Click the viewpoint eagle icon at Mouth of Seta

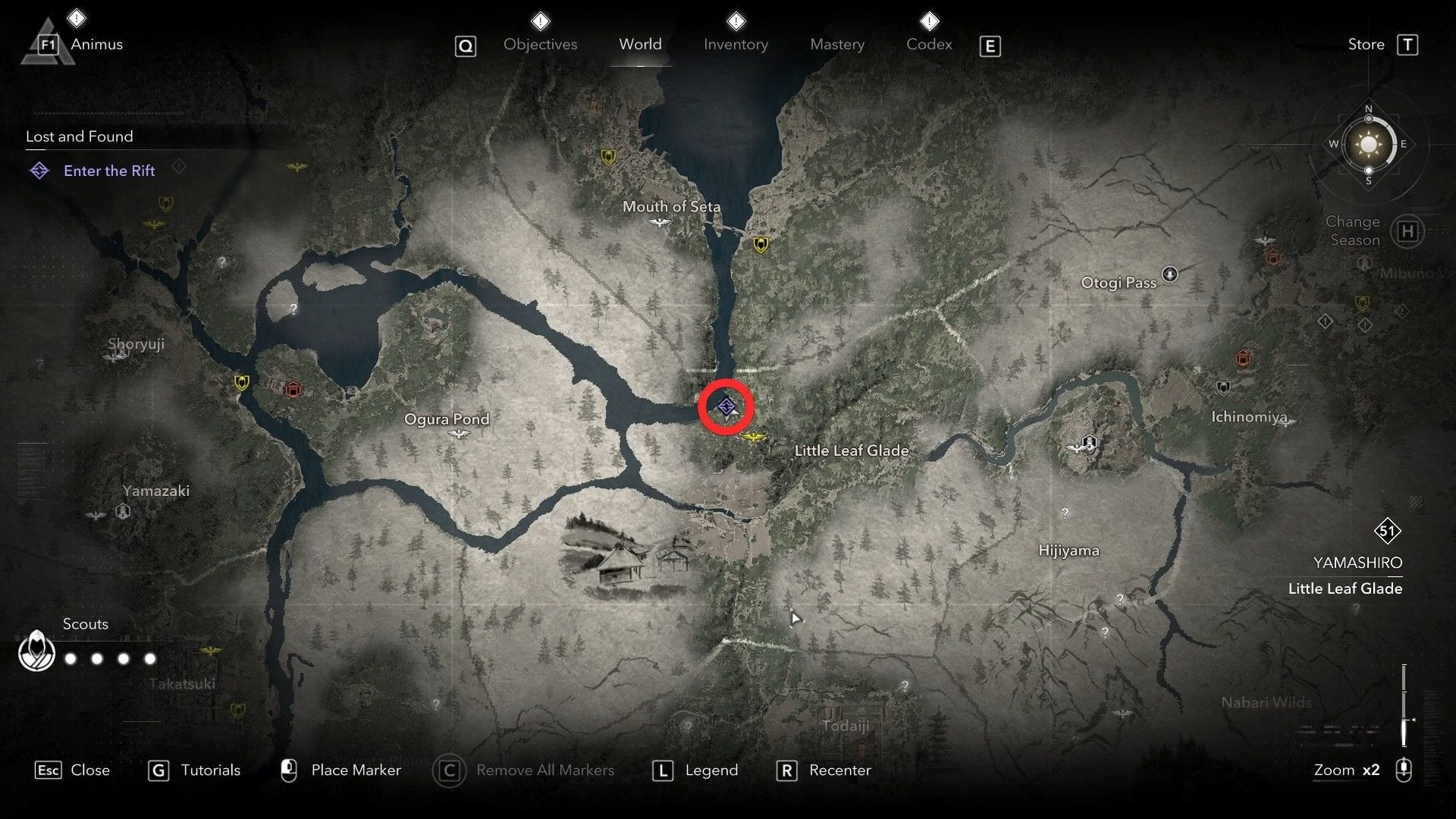coord(659,223)
